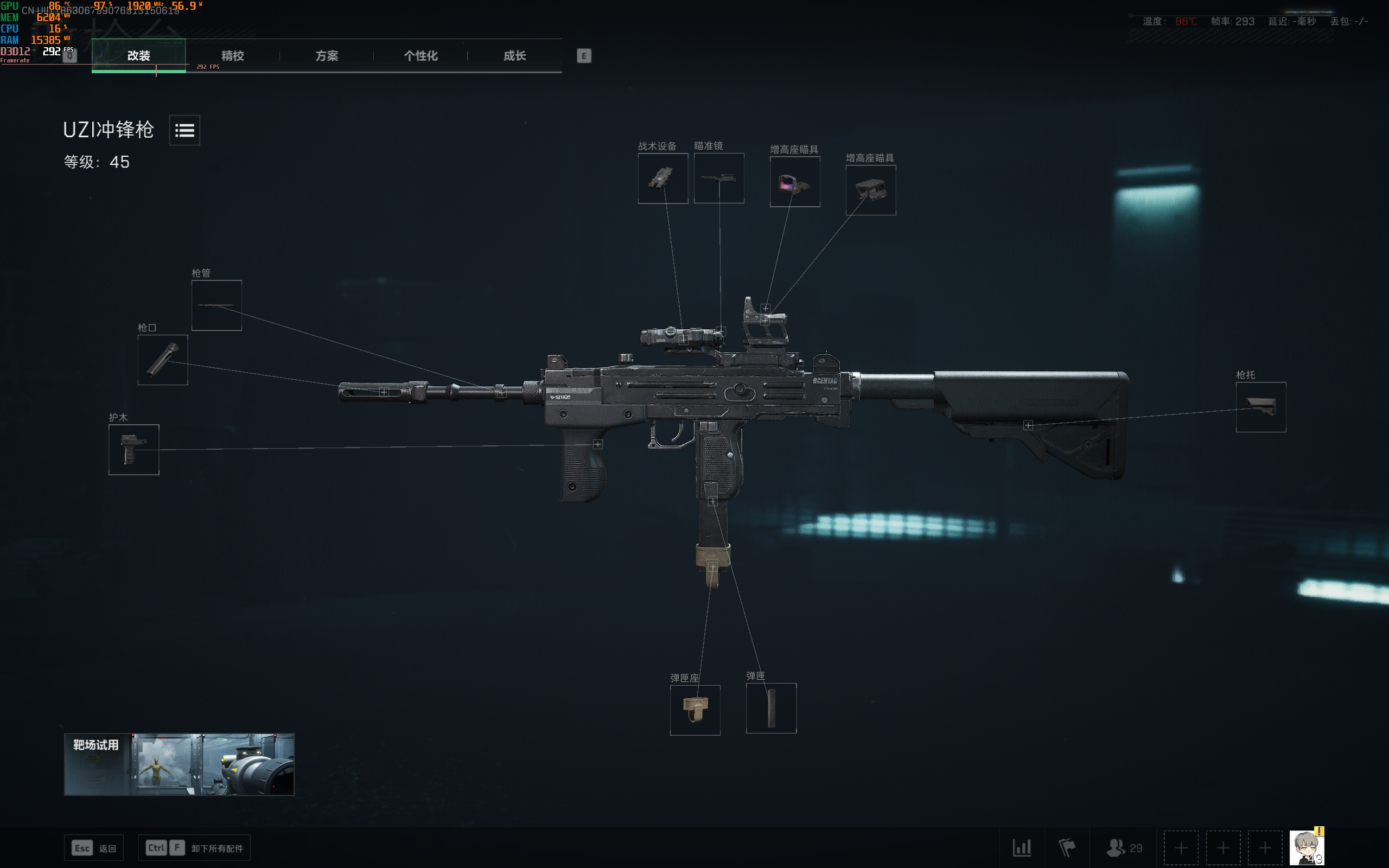
Task: Open the 枪管 barrel slot
Action: coord(216,305)
